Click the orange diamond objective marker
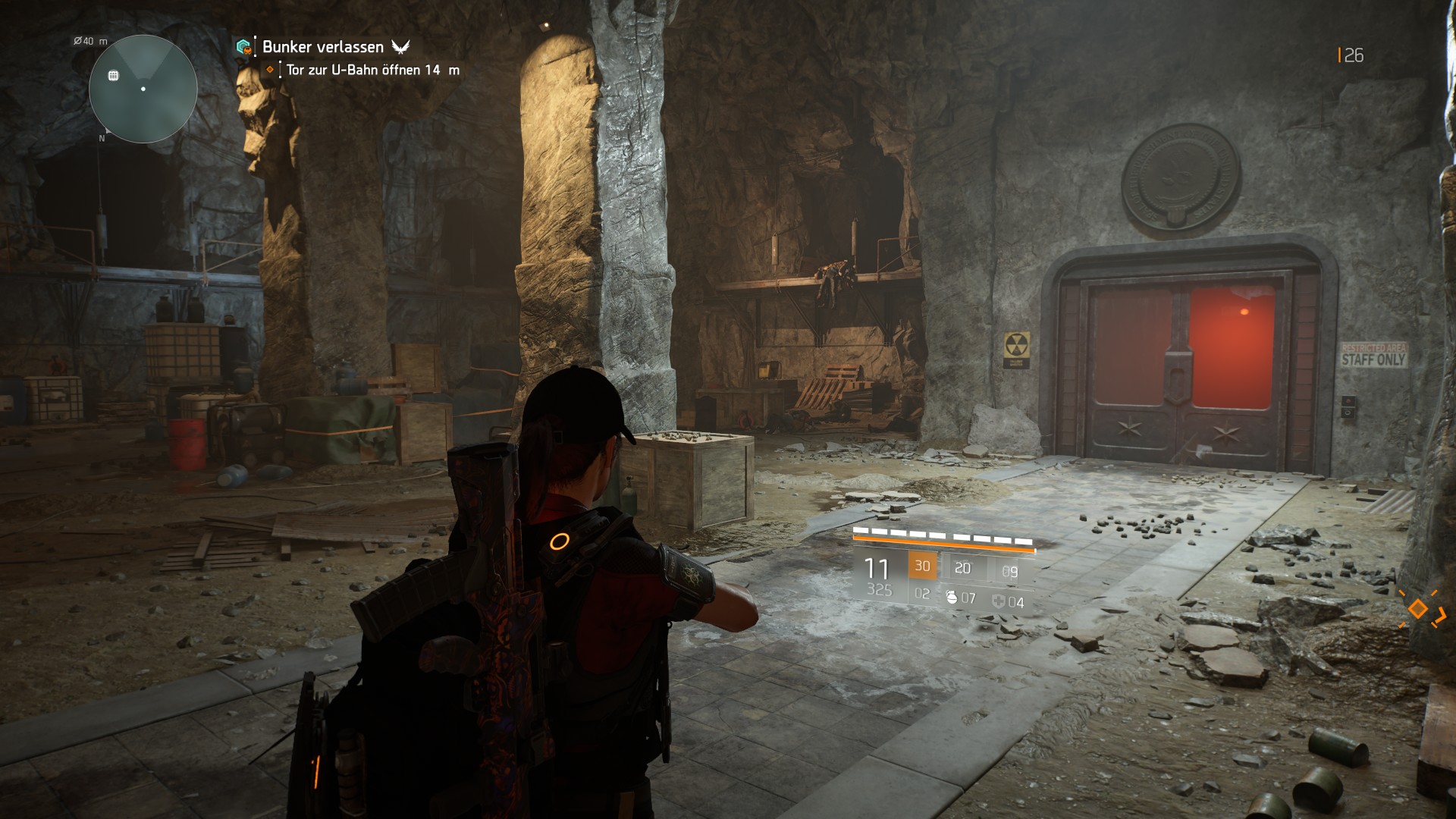This screenshot has height=819, width=1456. point(270,68)
